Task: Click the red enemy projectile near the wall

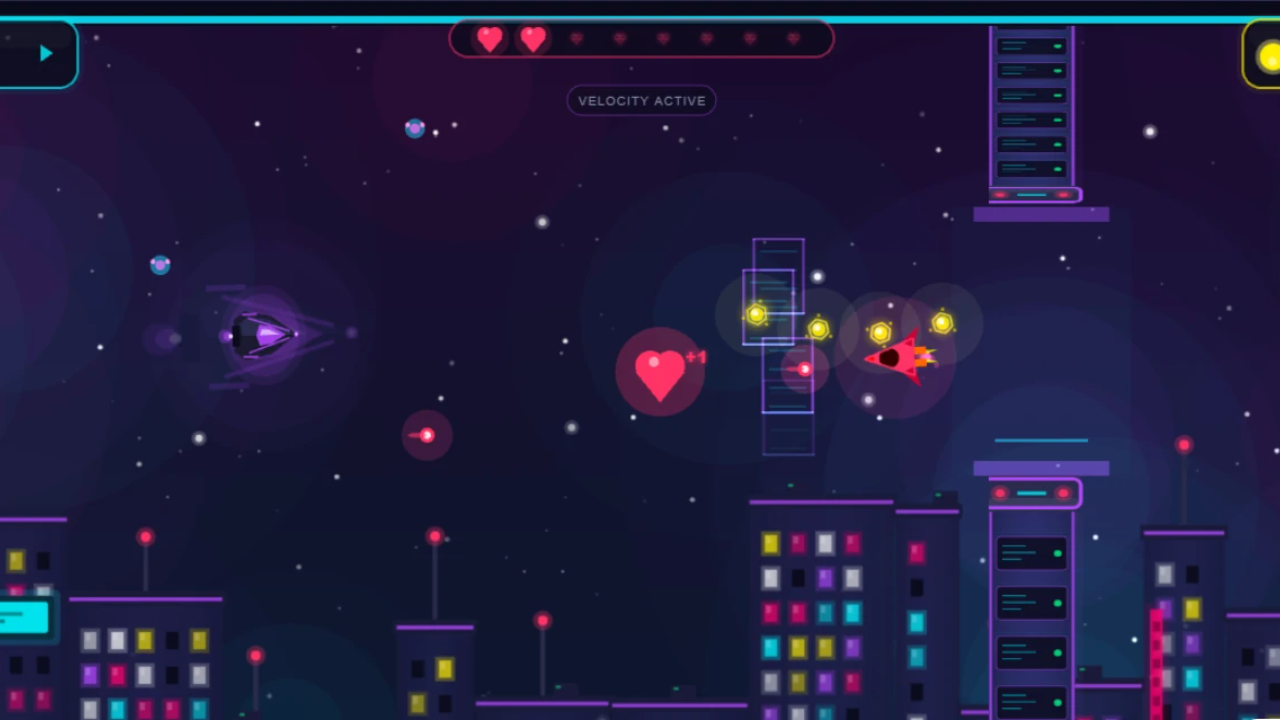Action: click(x=804, y=369)
